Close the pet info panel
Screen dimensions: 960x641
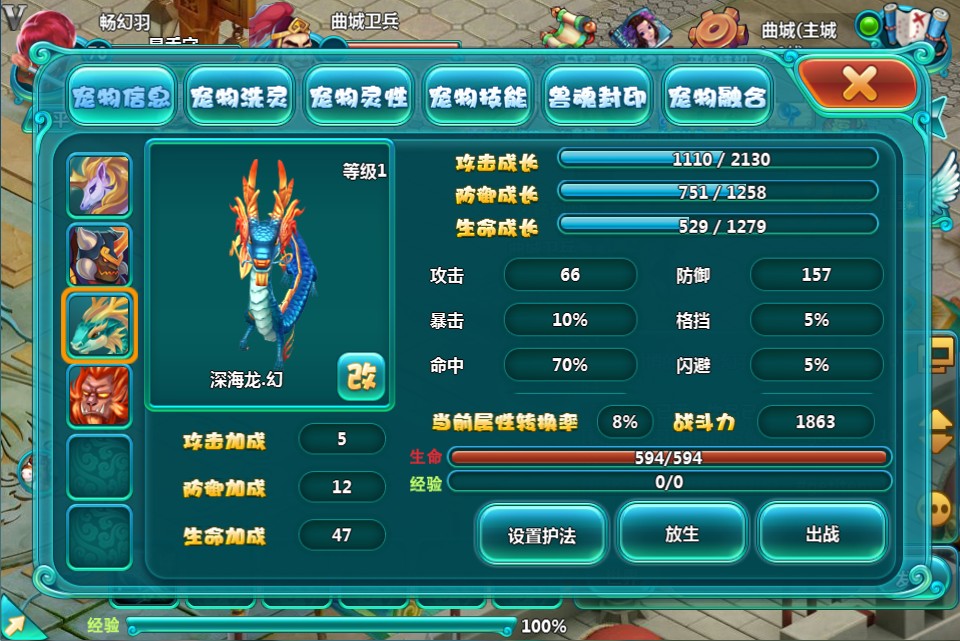858,84
